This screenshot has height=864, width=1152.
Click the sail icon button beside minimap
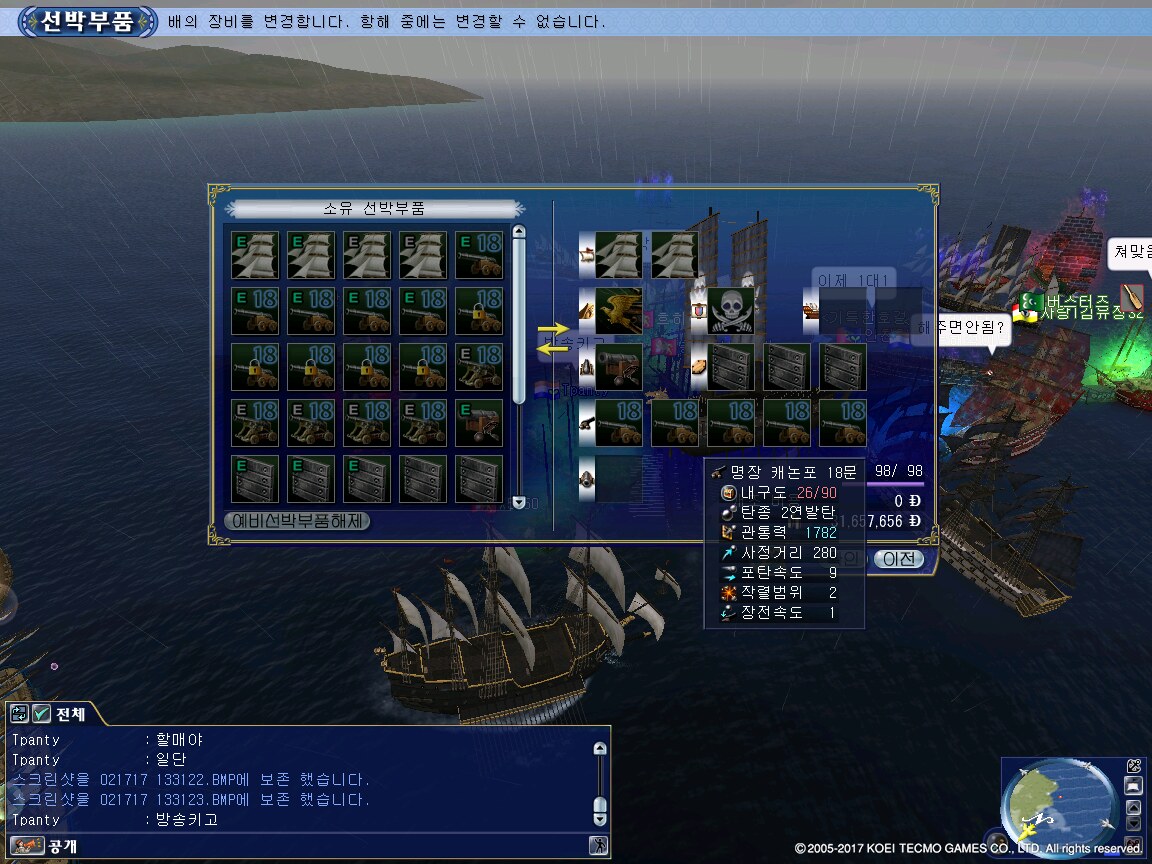click(1133, 786)
